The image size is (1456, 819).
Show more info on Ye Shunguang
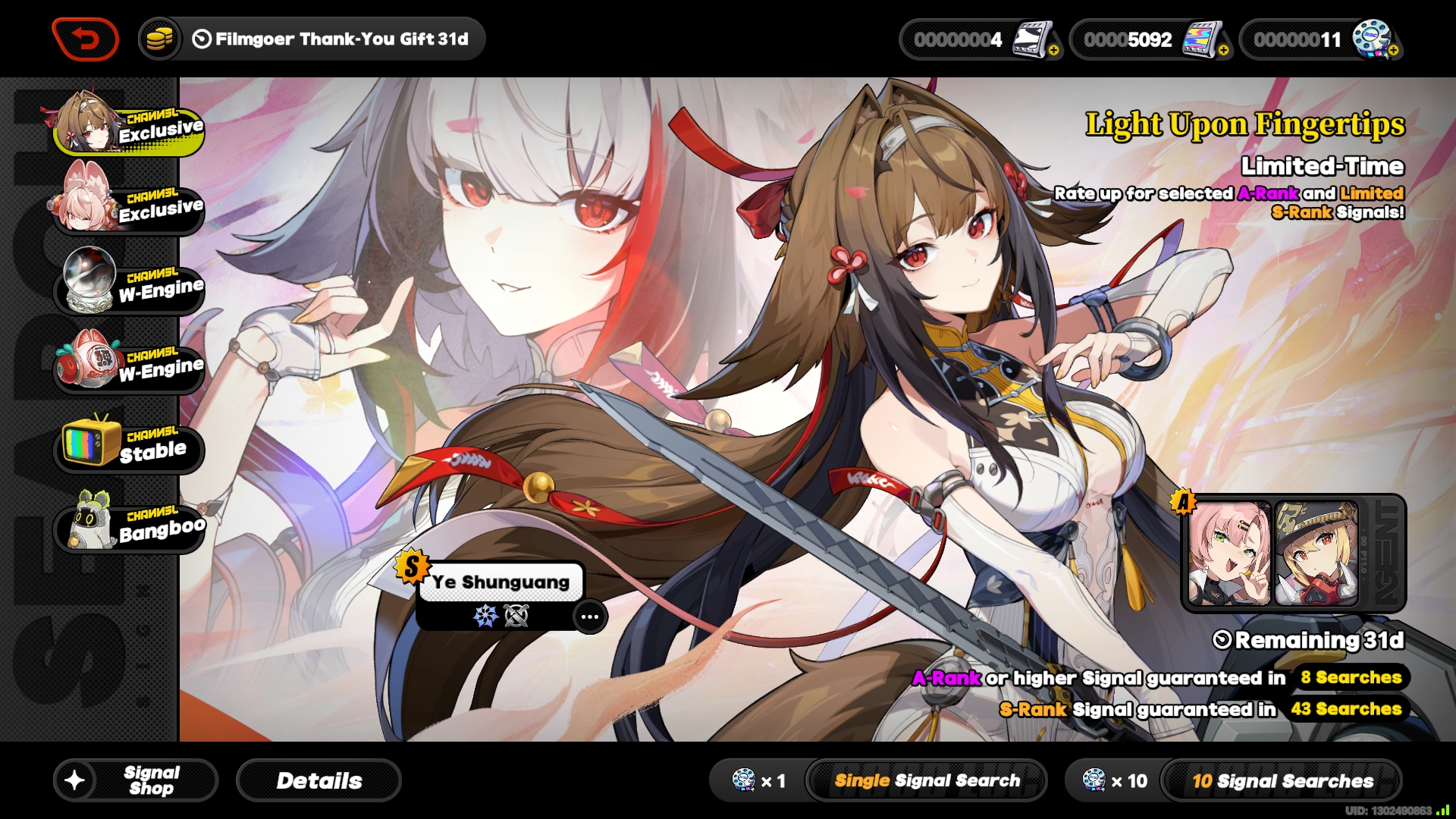pyautogui.click(x=590, y=617)
